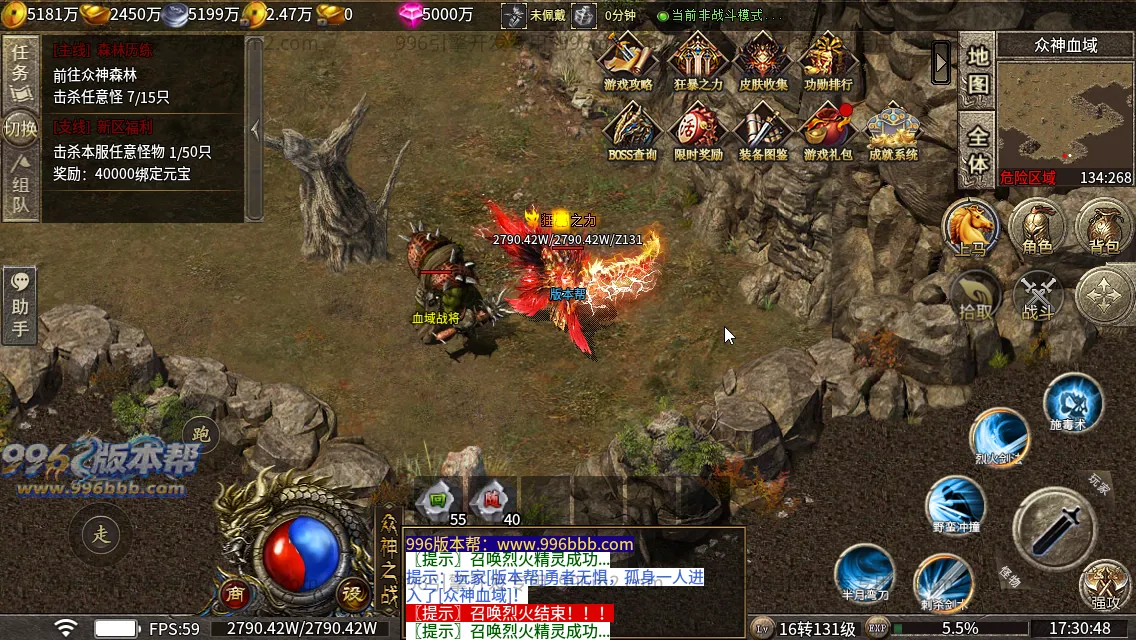This screenshot has width=1136, height=640.
Task: Open the 成就系统 achievement icon
Action: 893,130
